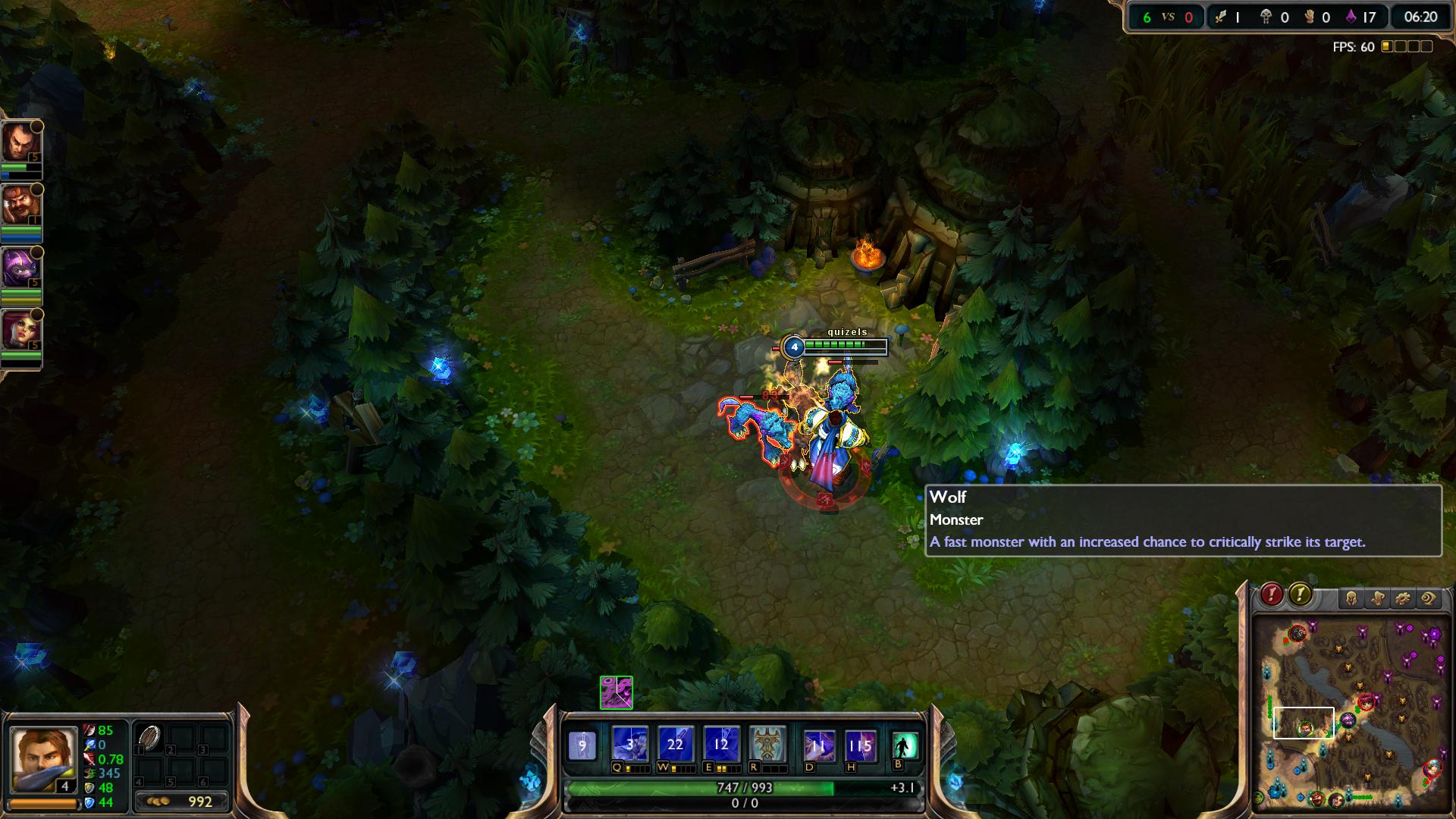This screenshot has height=819, width=1456.
Task: Trigger the H summoner spell
Action: [860, 745]
